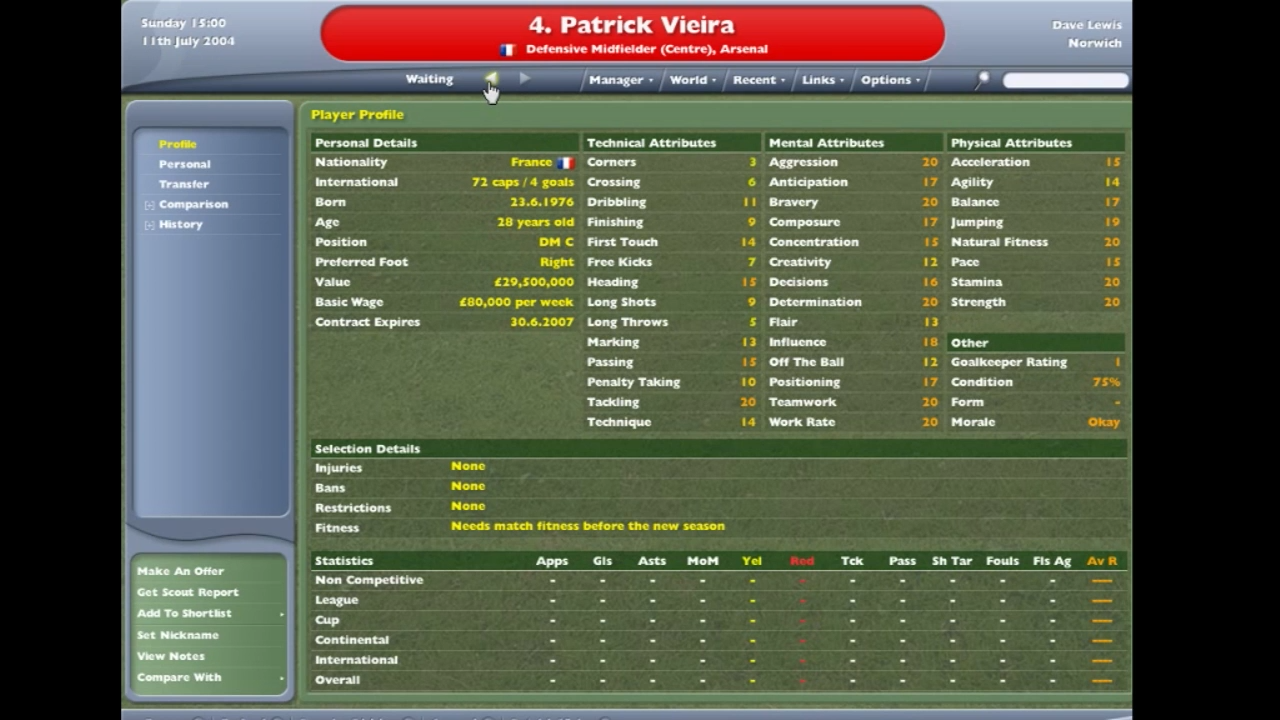Expand the Comparison section in the sidebar
Viewport: 1280px width, 720px height.
pos(148,203)
